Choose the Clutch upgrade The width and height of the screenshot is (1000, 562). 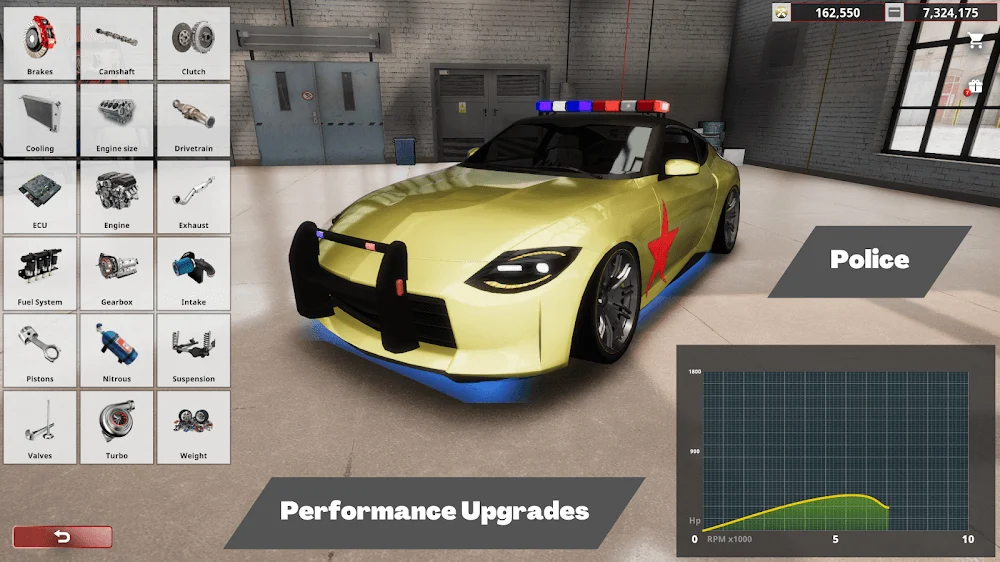193,44
